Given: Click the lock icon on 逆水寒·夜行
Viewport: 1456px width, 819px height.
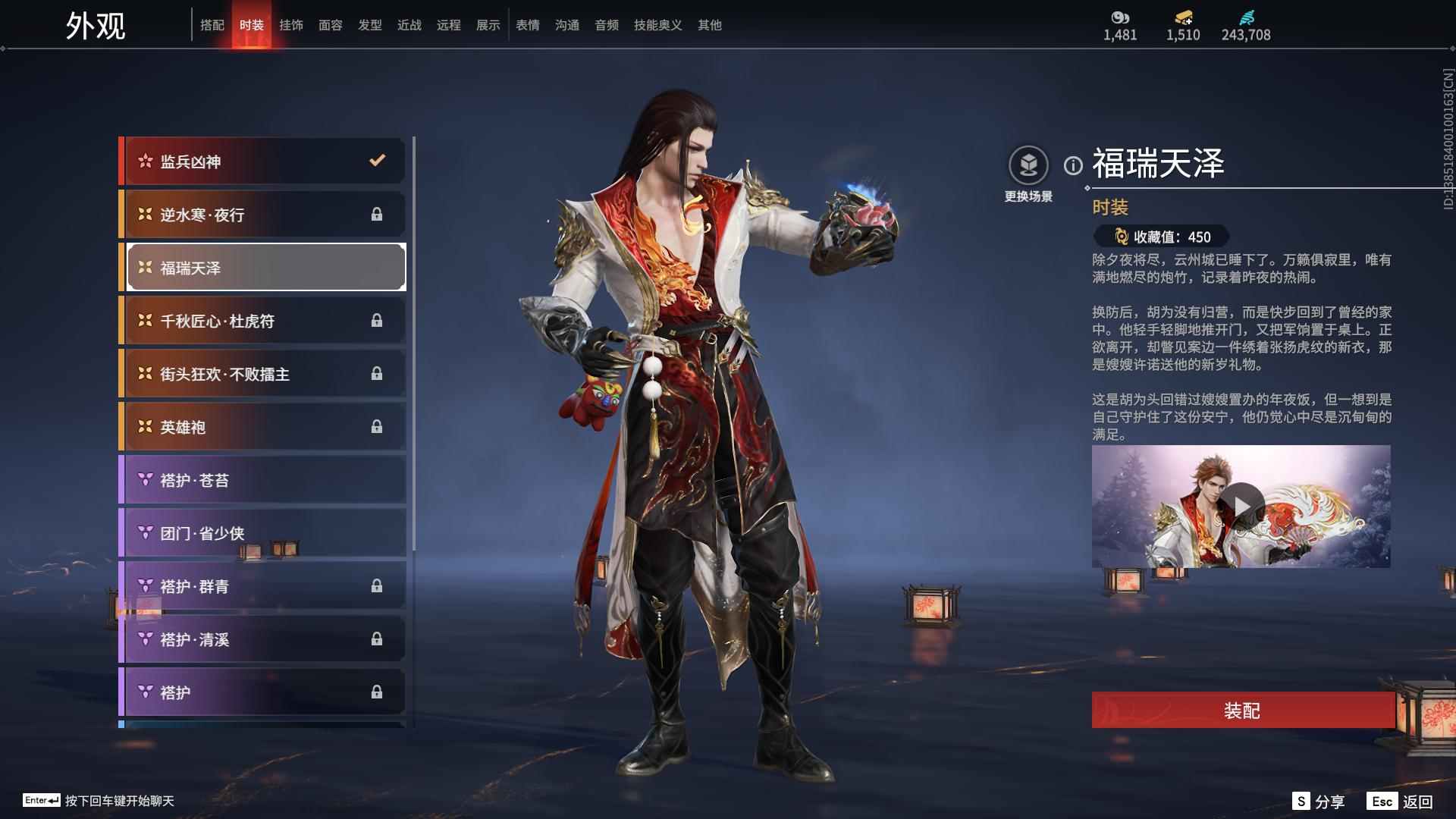Looking at the screenshot, I should (x=378, y=215).
